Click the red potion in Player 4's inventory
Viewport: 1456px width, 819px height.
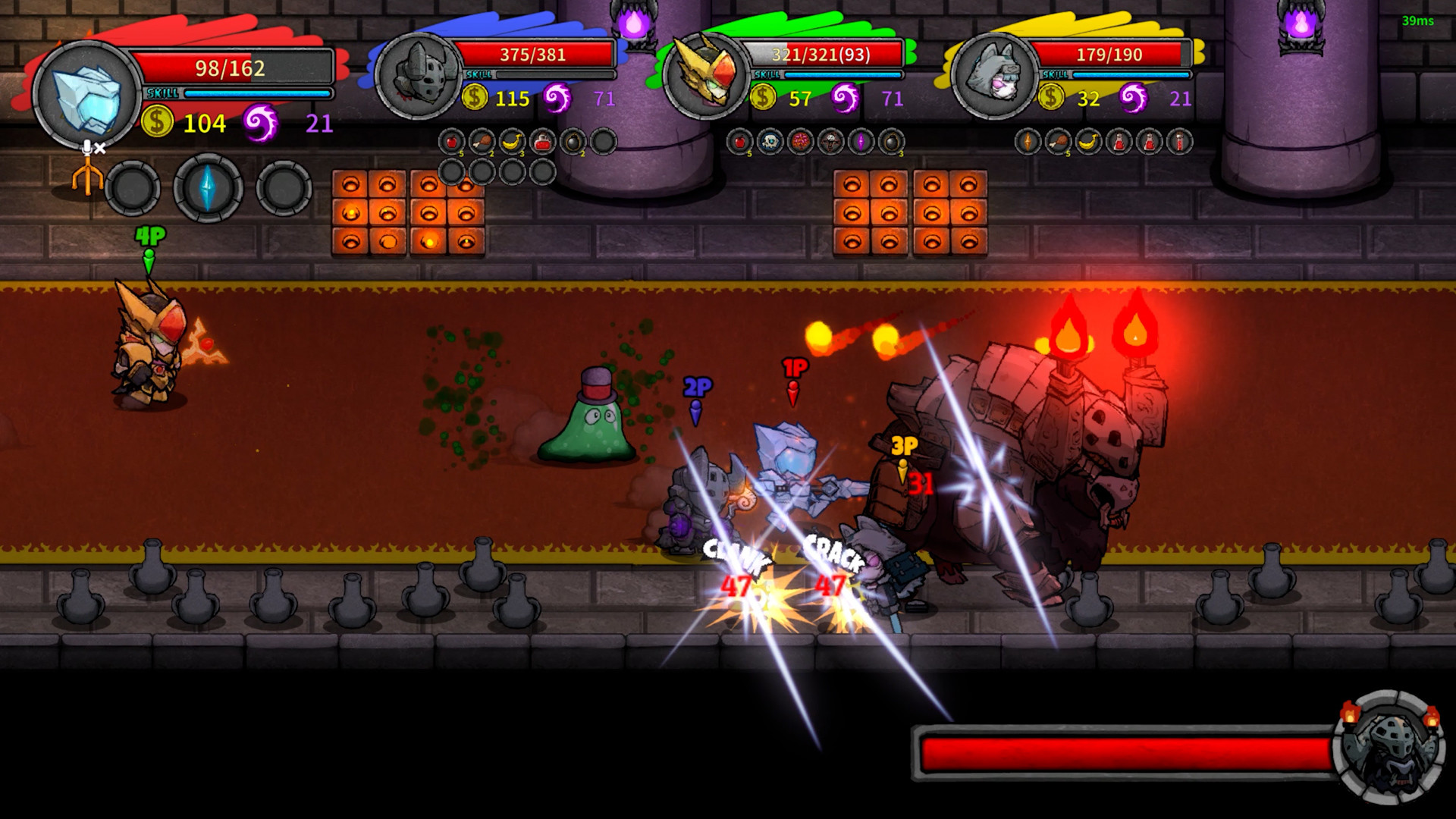pyautogui.click(x=1121, y=141)
